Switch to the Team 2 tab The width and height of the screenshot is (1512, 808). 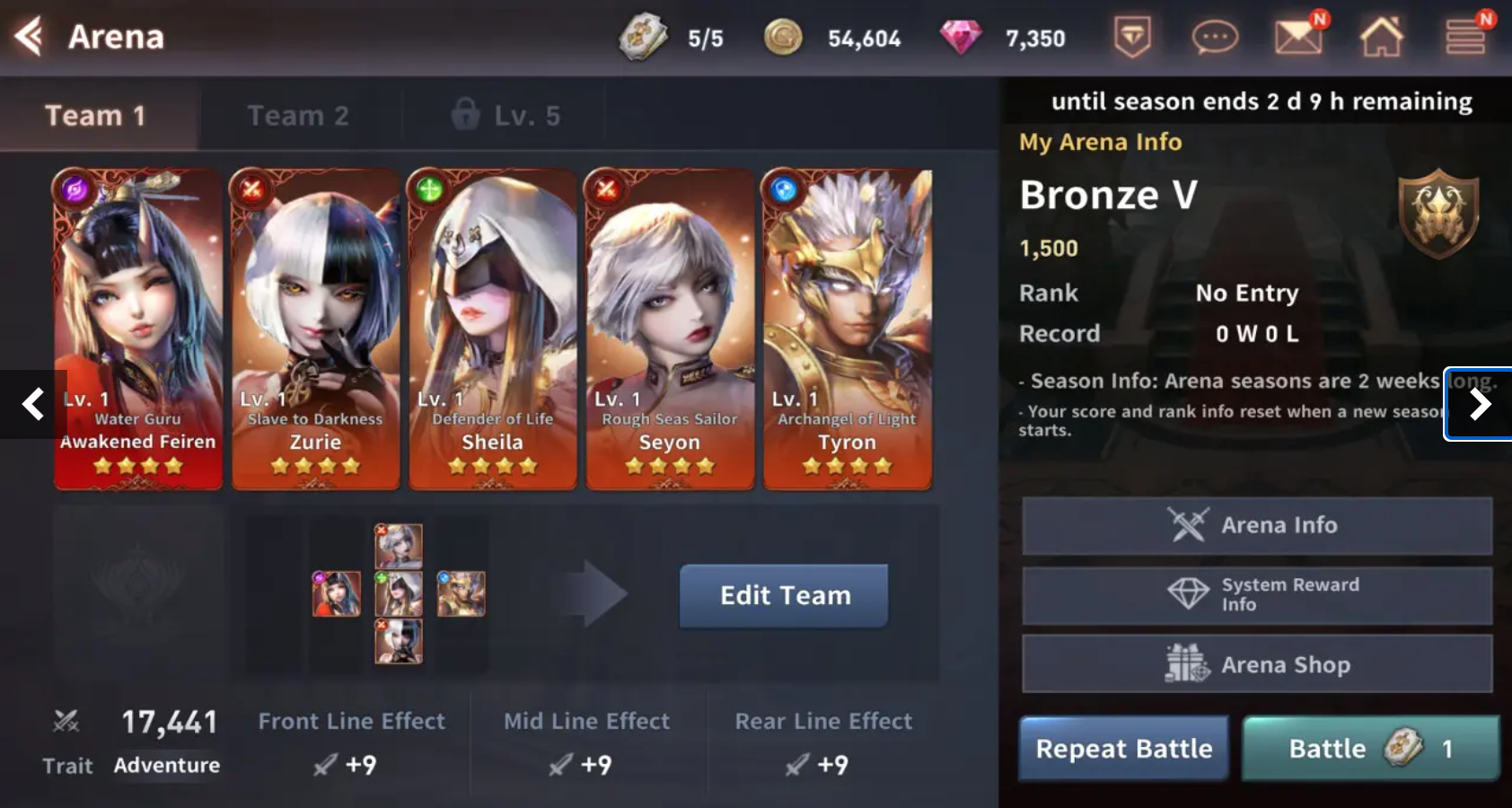tap(298, 116)
